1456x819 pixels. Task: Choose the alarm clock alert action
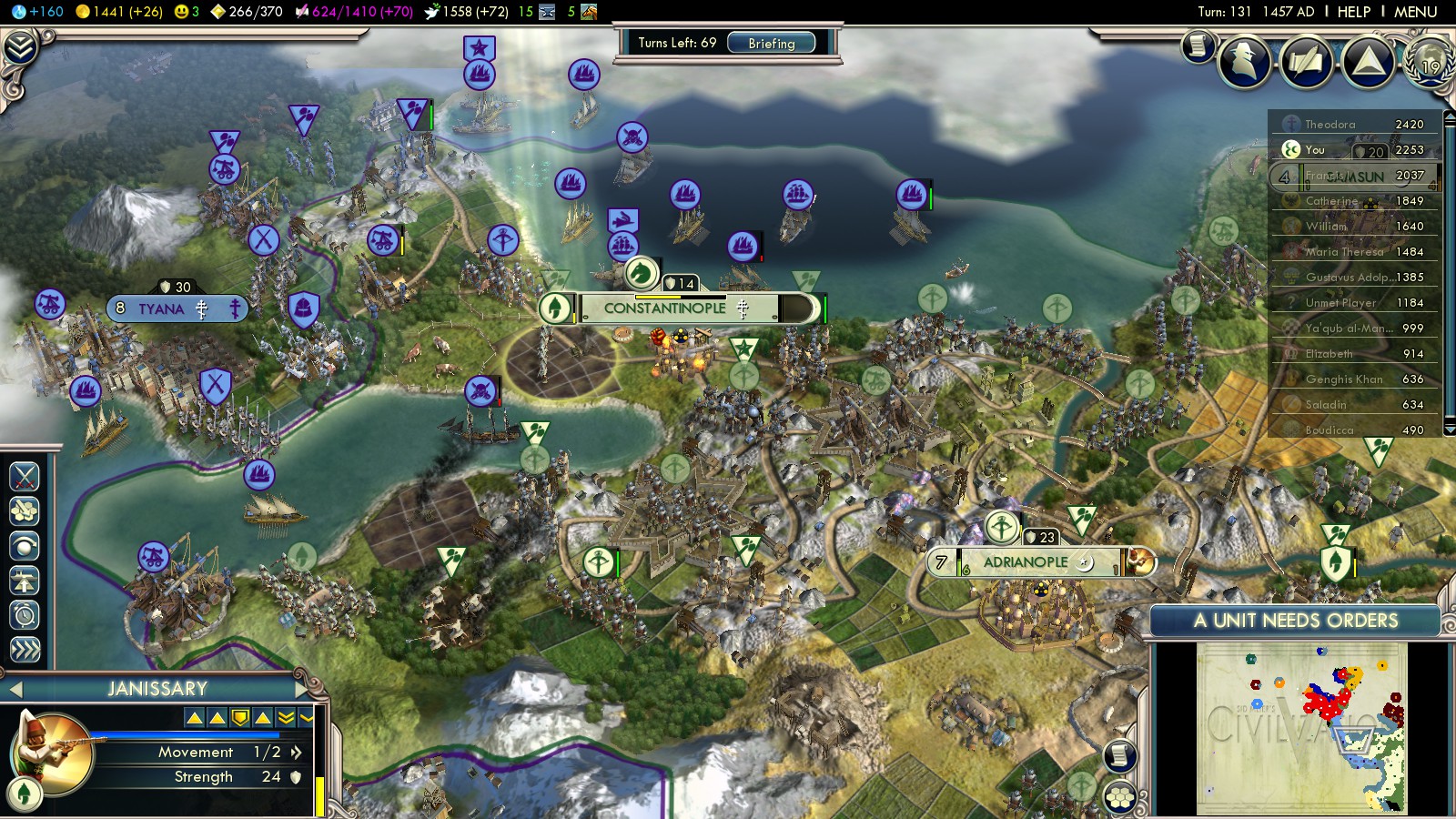tap(25, 615)
